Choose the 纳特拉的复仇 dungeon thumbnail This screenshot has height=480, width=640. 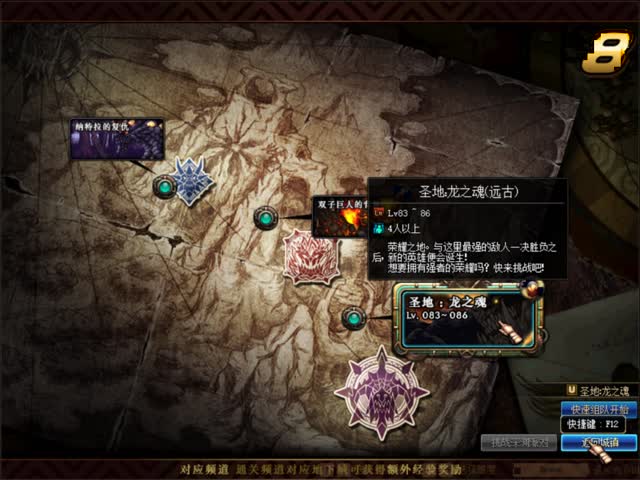click(116, 139)
